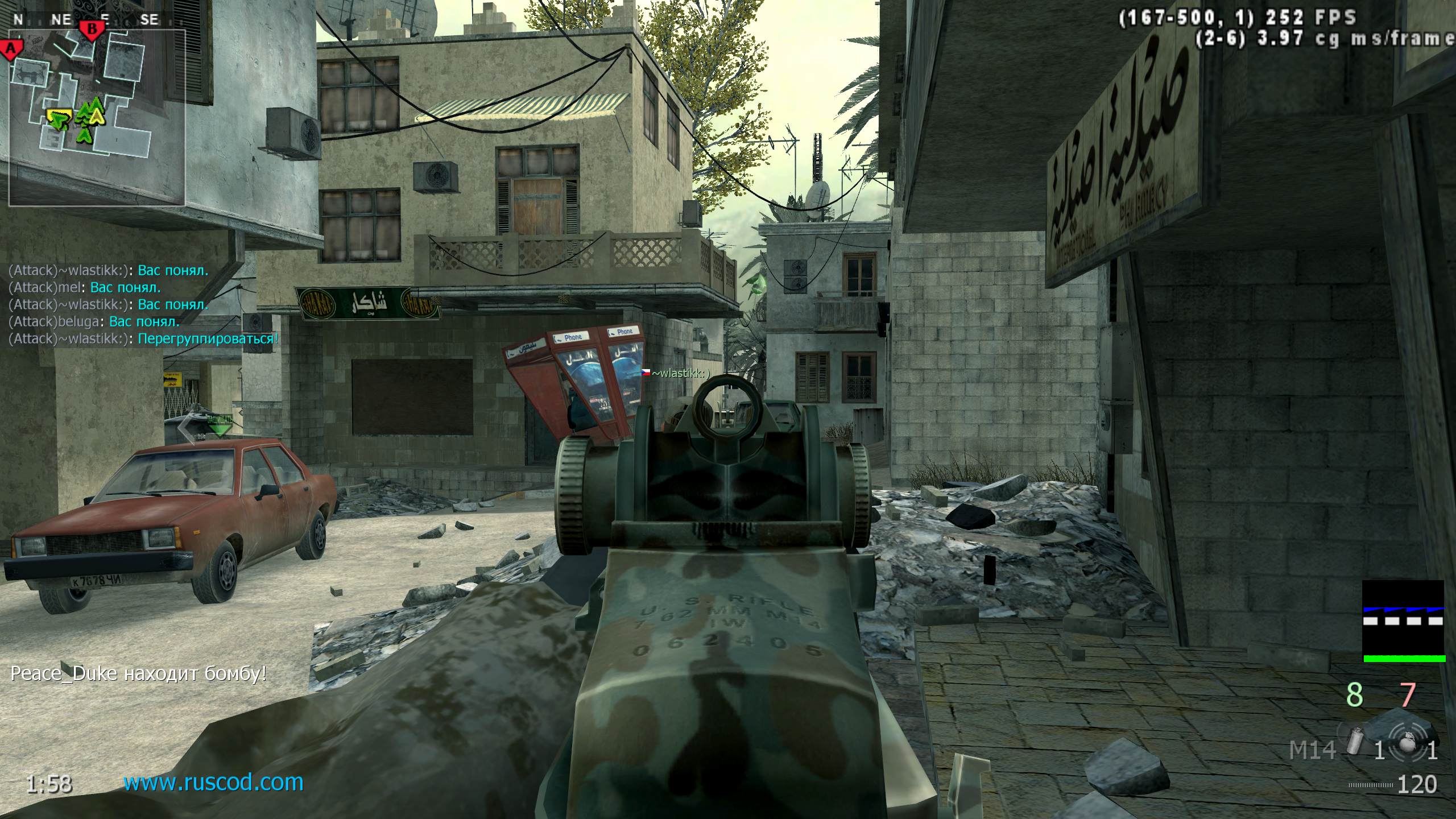Select the M14 weapon name label
The image size is (1456, 819).
[1312, 751]
